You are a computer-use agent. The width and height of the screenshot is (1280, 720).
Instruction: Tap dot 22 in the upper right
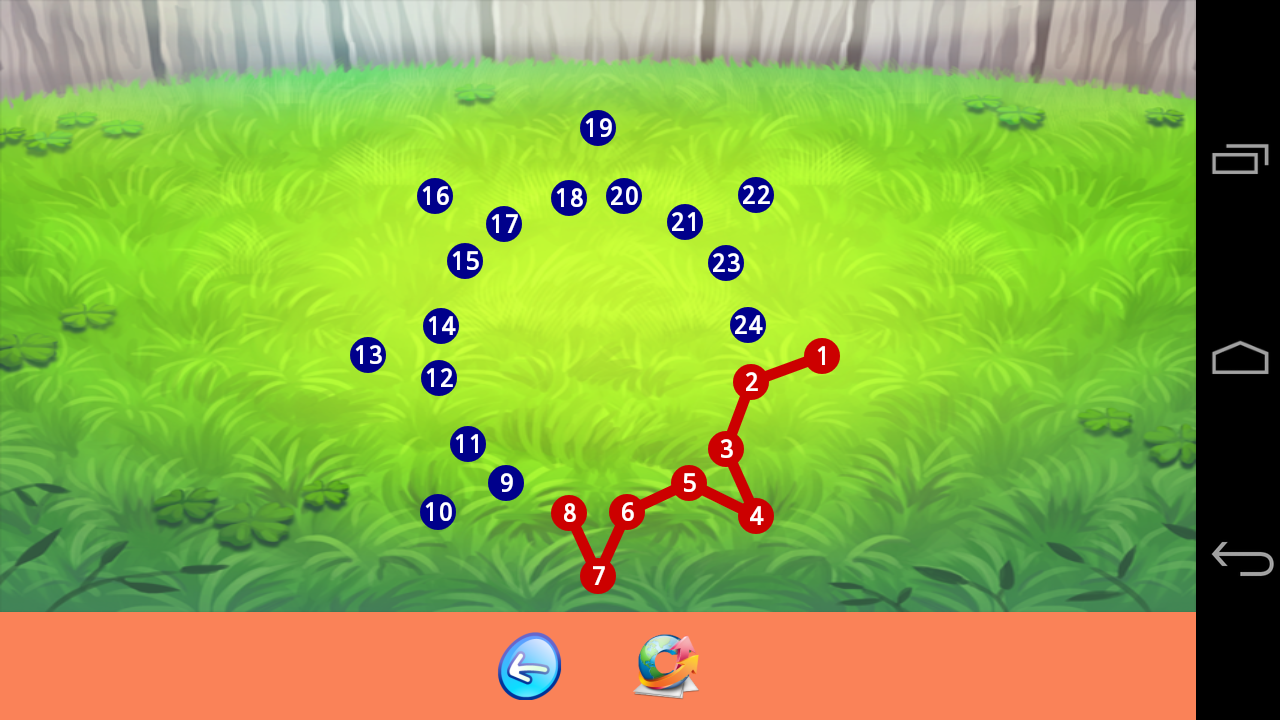(x=756, y=196)
